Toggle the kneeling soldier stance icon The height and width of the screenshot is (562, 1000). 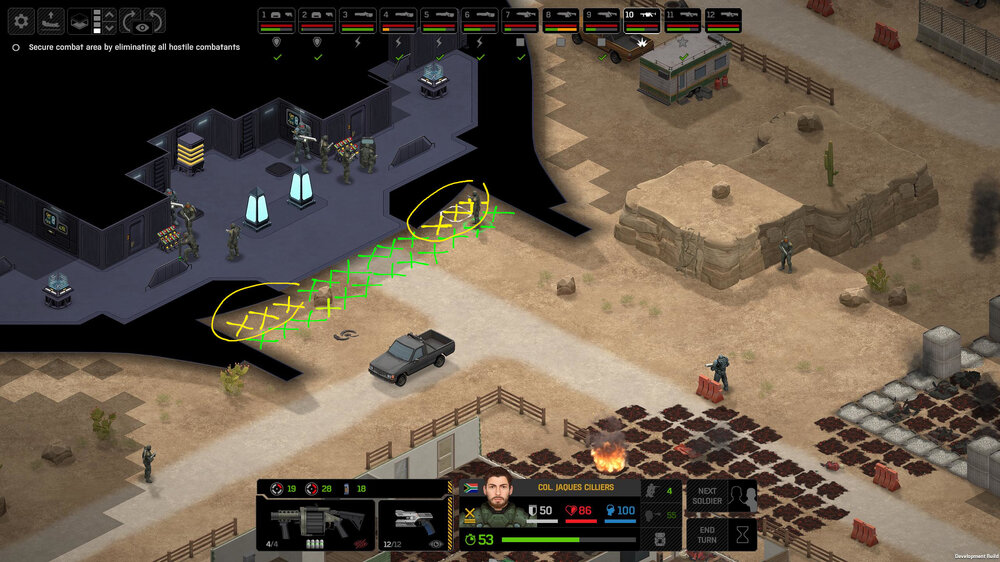(649, 491)
